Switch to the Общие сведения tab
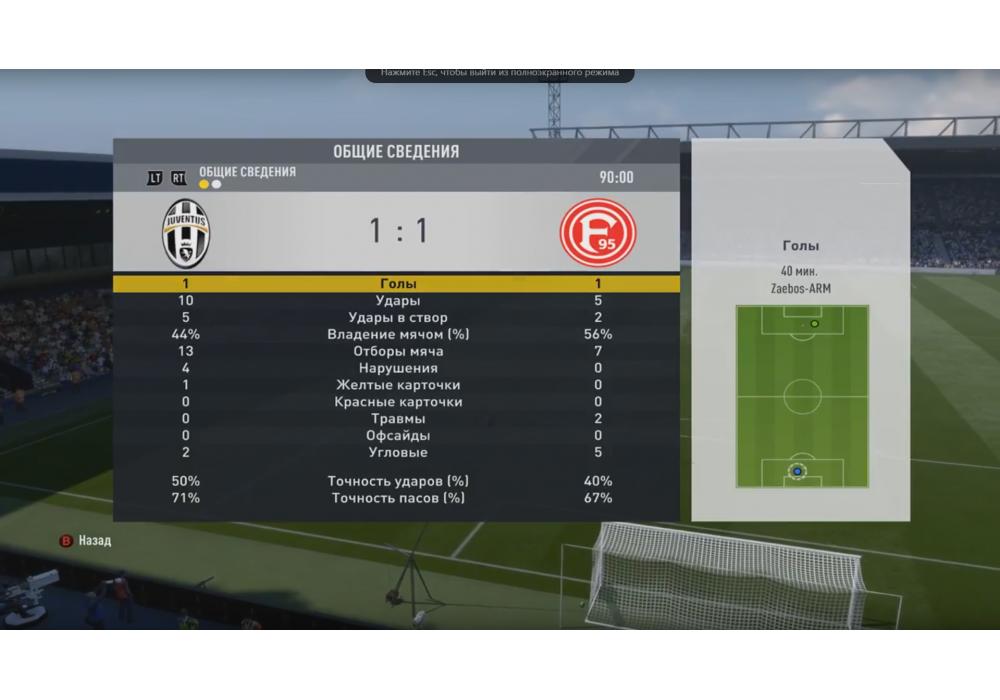The width and height of the screenshot is (1000, 700). 247,173
